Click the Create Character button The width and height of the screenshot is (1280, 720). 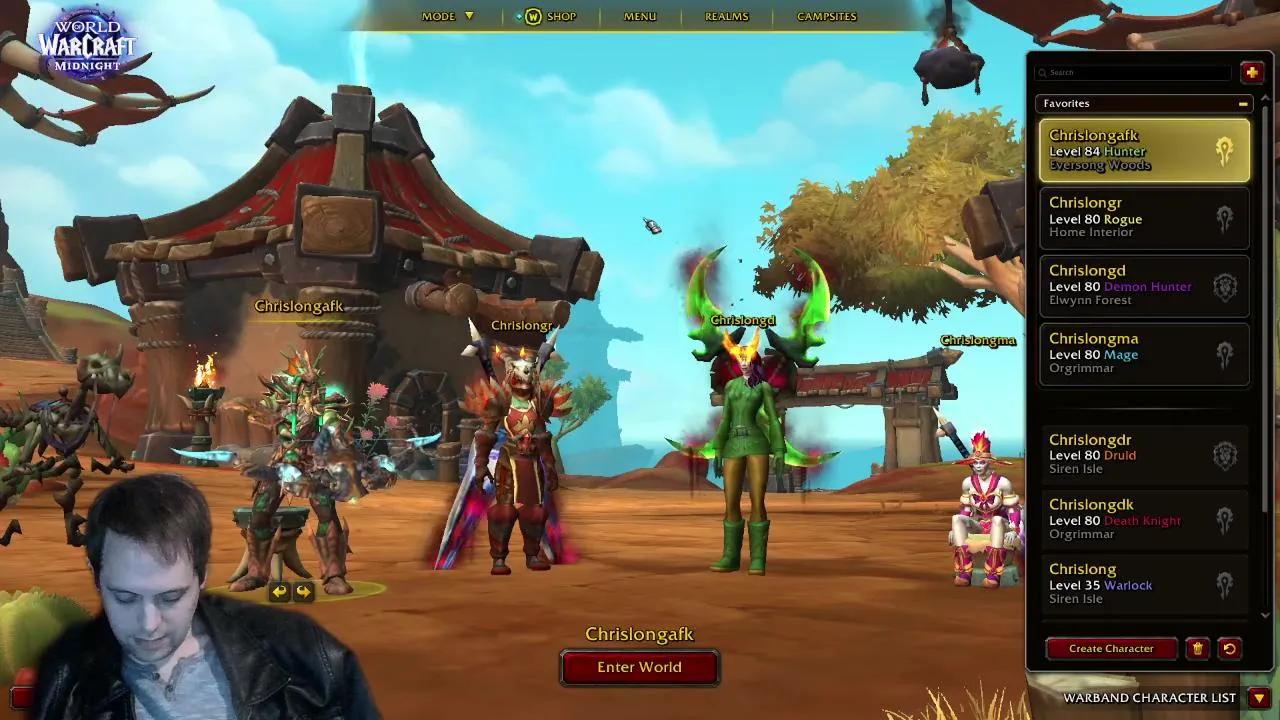1111,648
